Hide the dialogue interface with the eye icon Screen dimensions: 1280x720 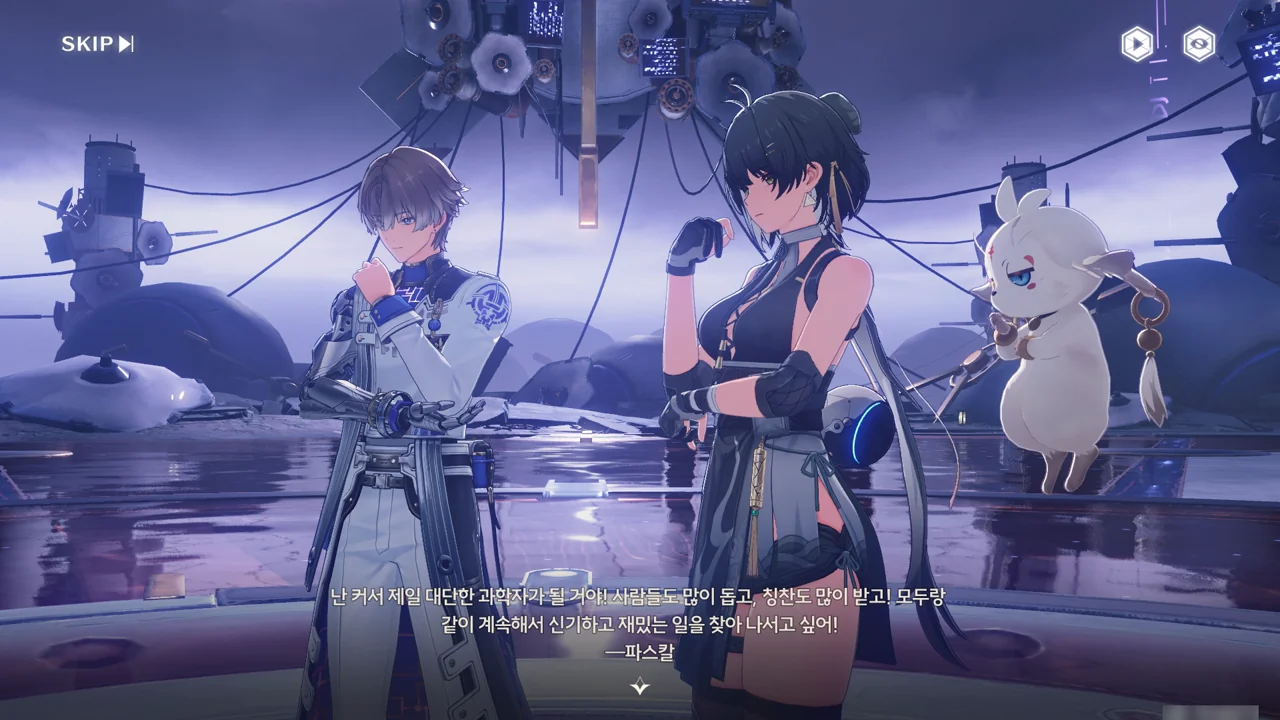tap(1199, 44)
